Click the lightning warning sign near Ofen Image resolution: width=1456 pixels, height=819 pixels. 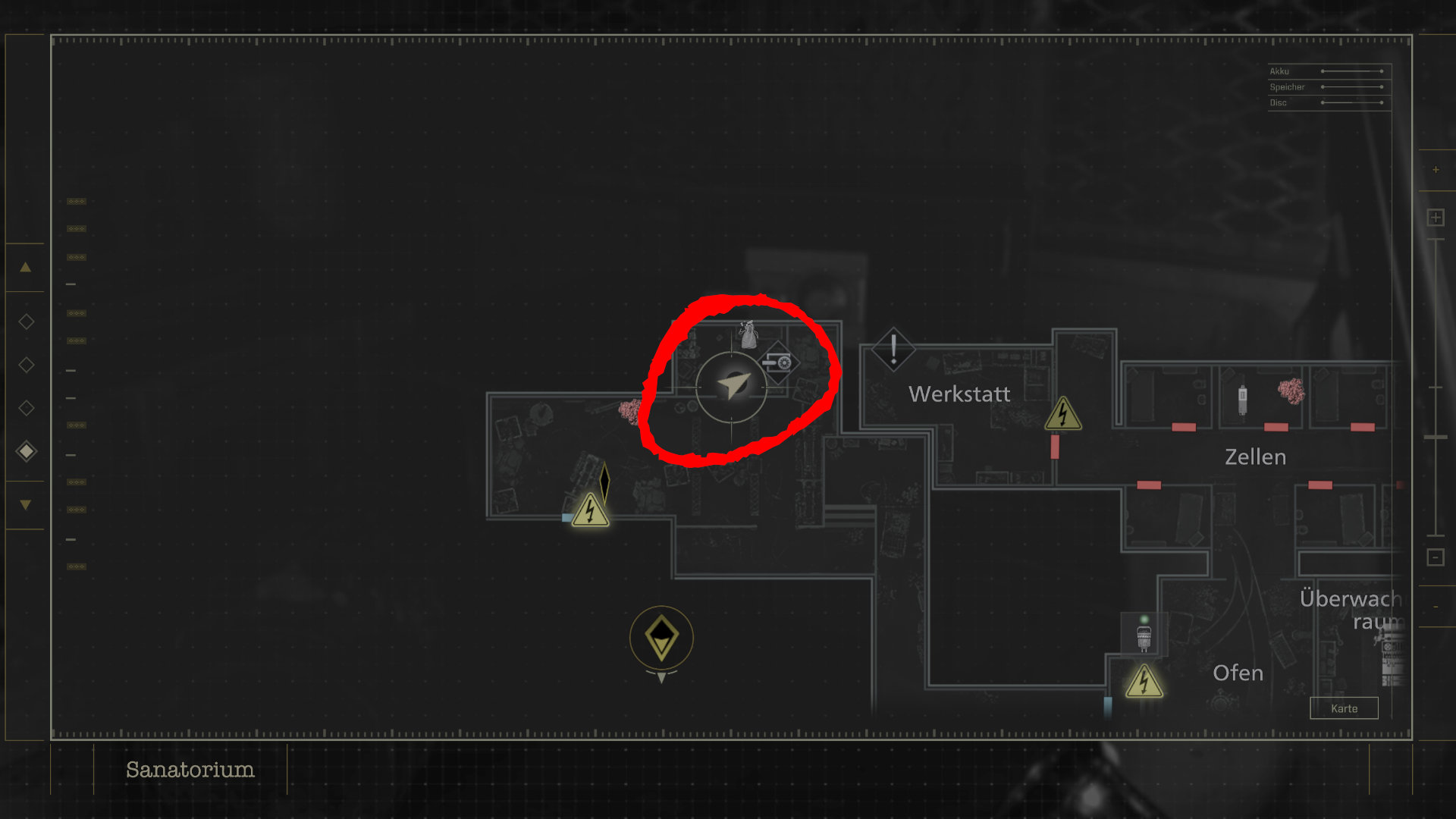click(x=1144, y=682)
